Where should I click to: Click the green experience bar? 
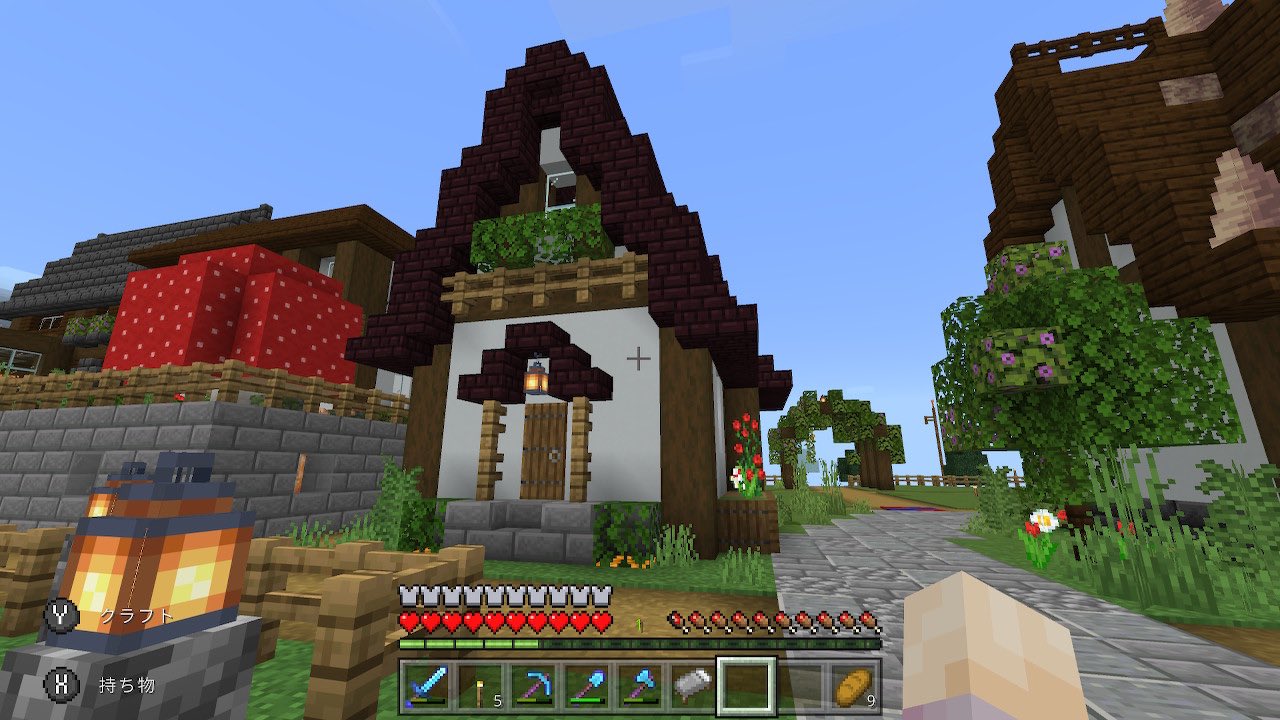pyautogui.click(x=470, y=643)
